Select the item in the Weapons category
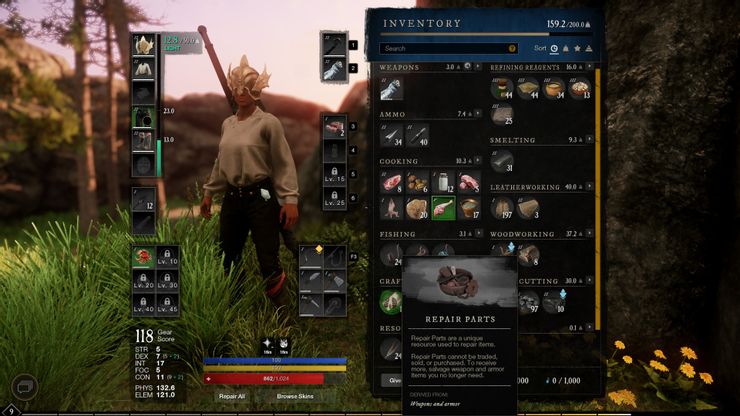Screen dimensions: 740x416 tap(391, 89)
